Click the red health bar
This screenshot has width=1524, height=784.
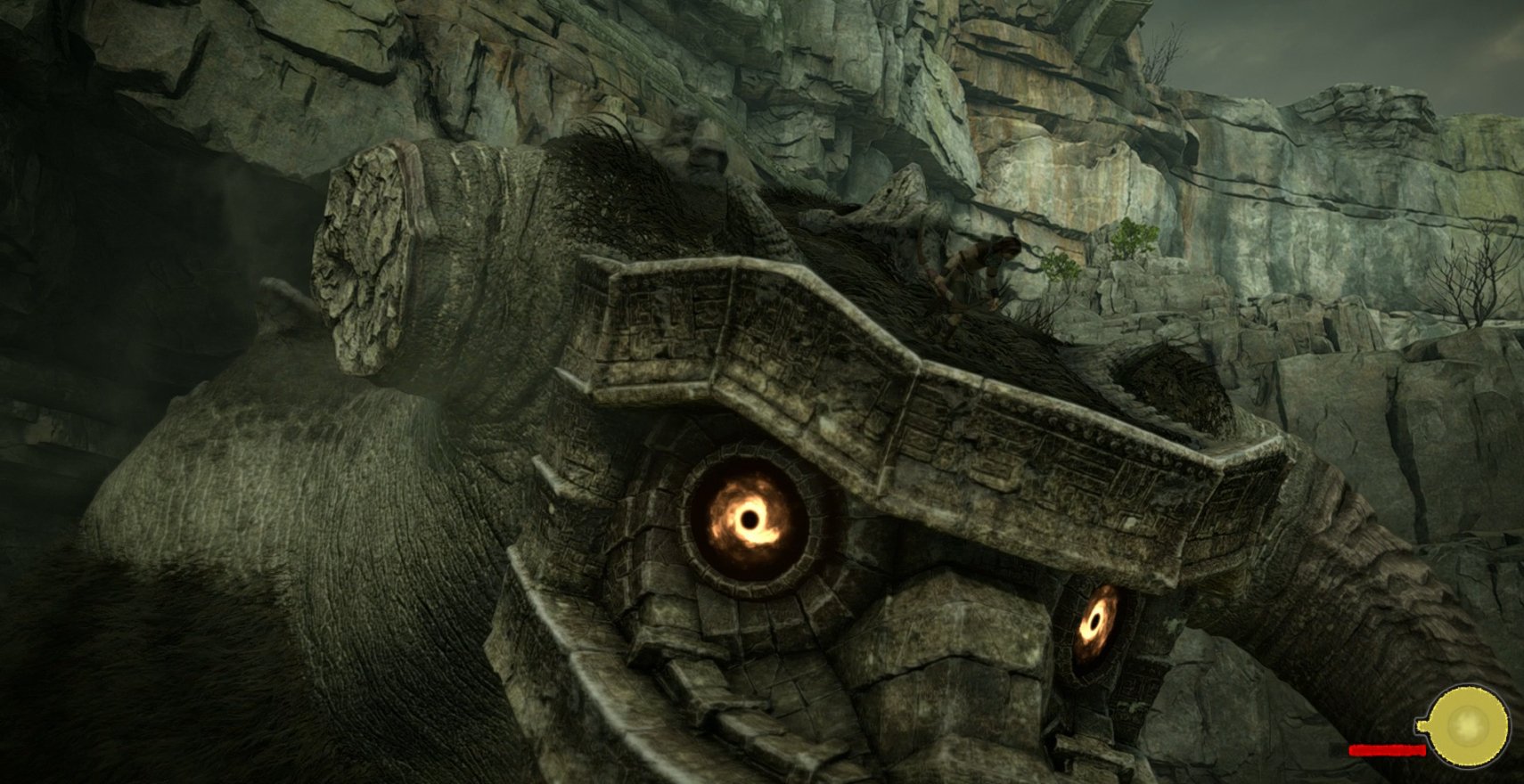(1389, 750)
